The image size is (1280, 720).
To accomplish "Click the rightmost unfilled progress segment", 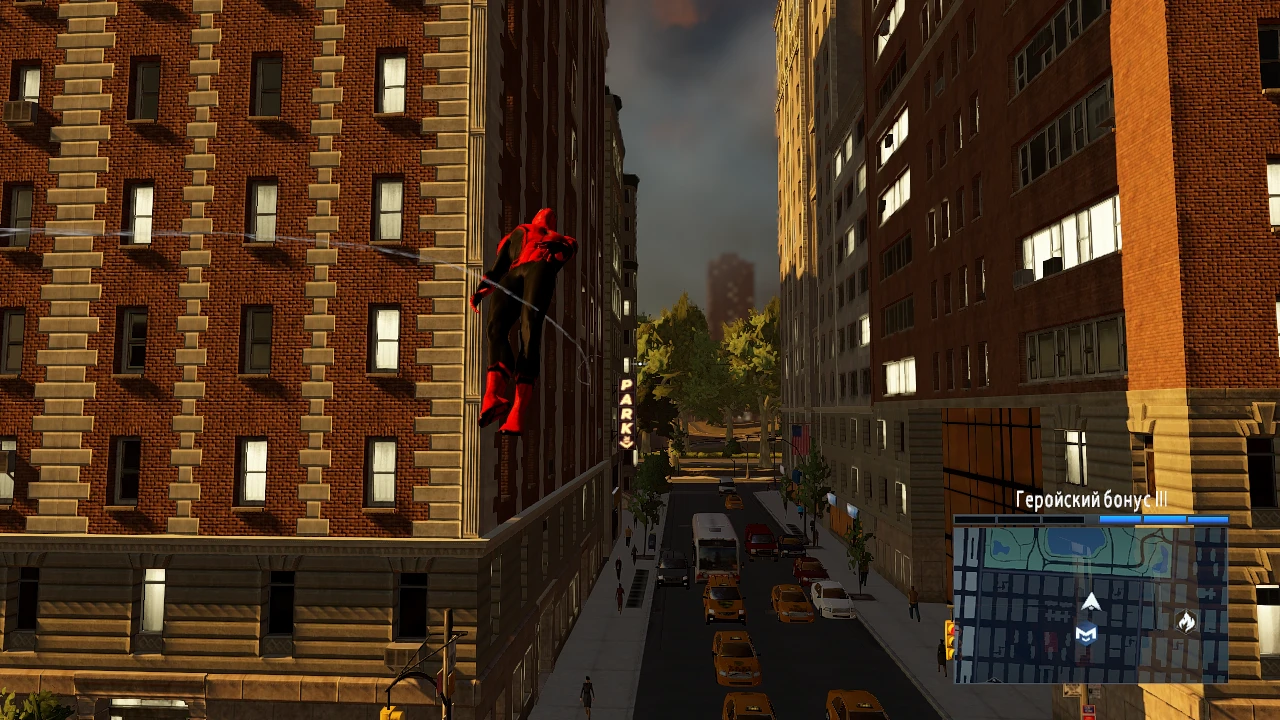I will [x=1065, y=518].
